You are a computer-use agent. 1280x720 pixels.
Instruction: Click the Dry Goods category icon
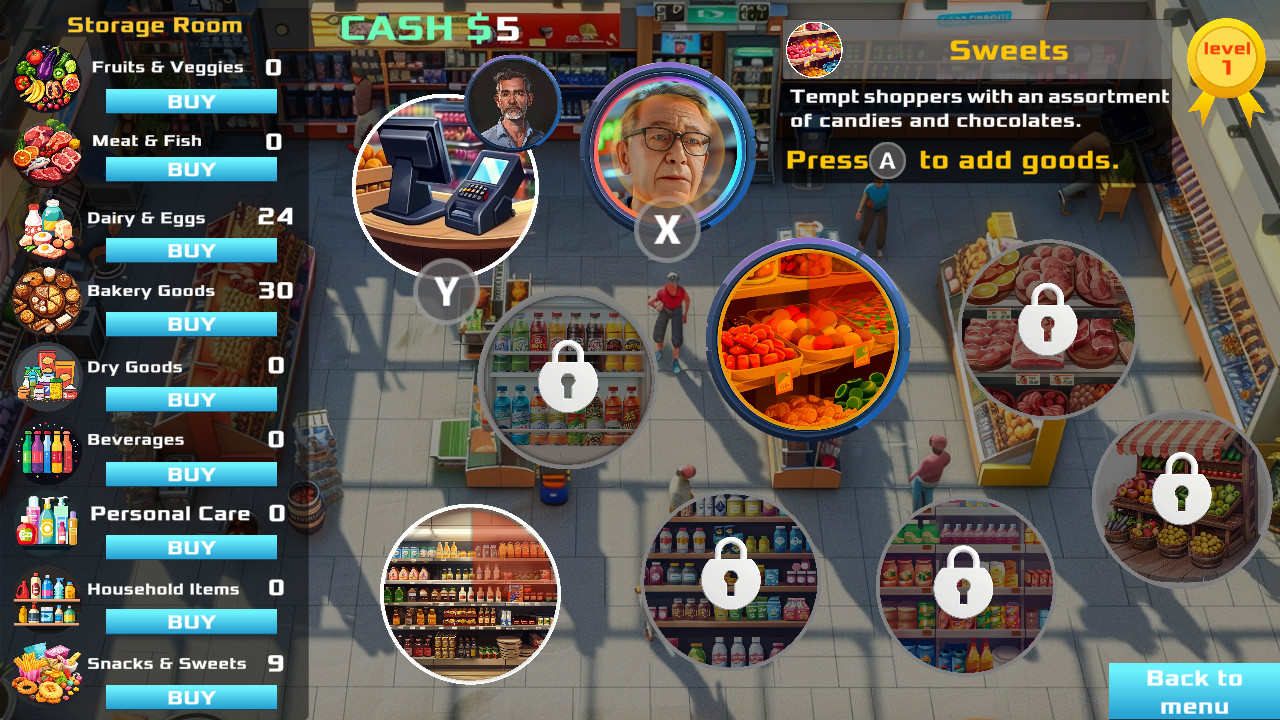click(46, 376)
